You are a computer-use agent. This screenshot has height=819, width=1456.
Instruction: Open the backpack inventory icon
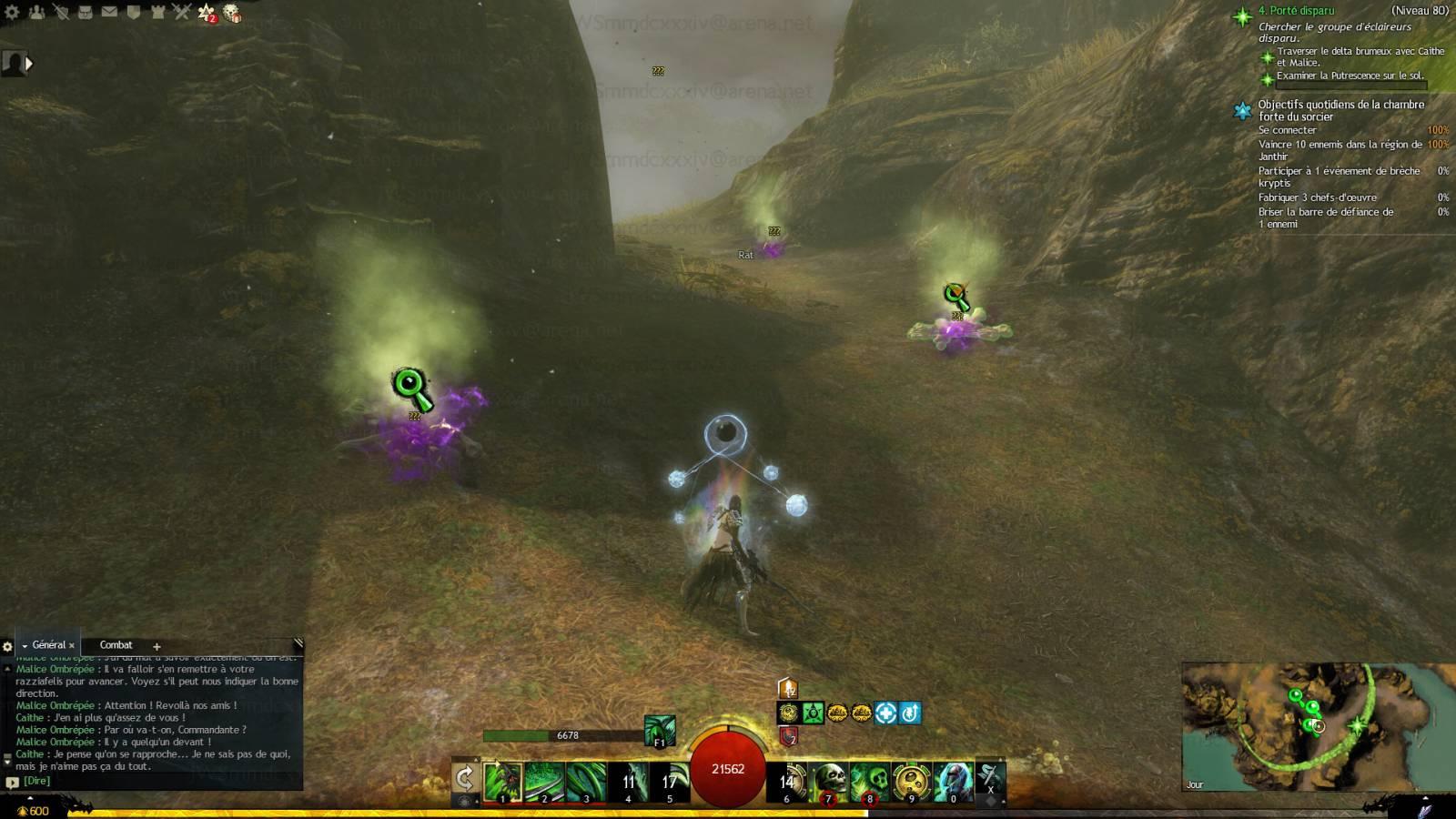tap(86, 13)
